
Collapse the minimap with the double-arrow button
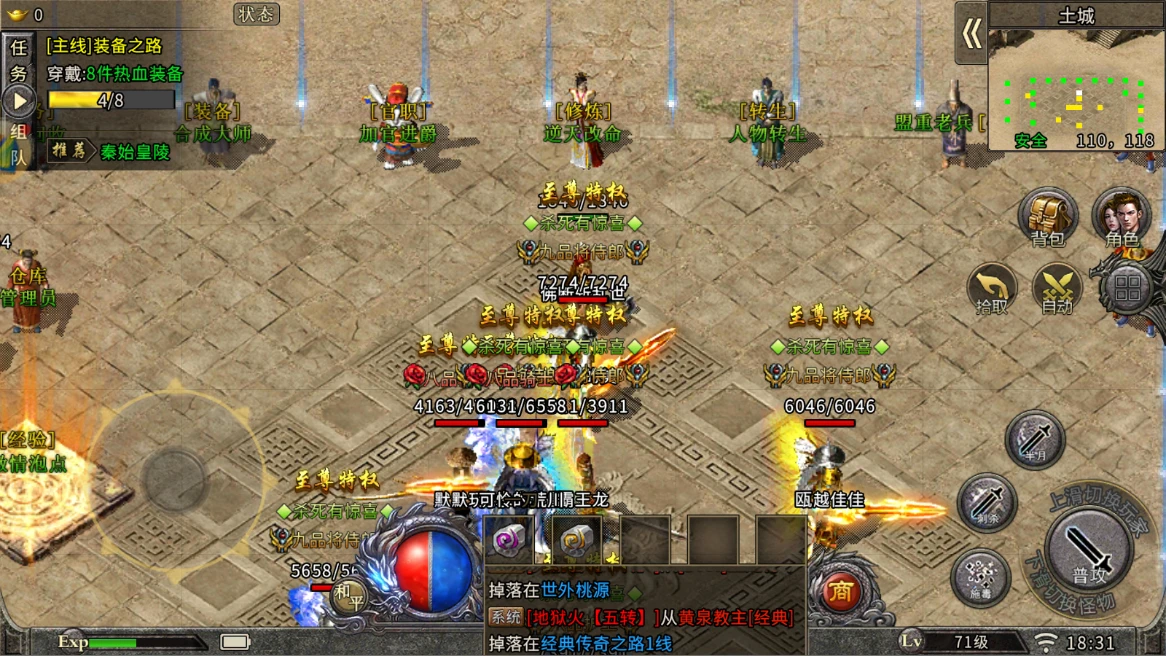[971, 34]
